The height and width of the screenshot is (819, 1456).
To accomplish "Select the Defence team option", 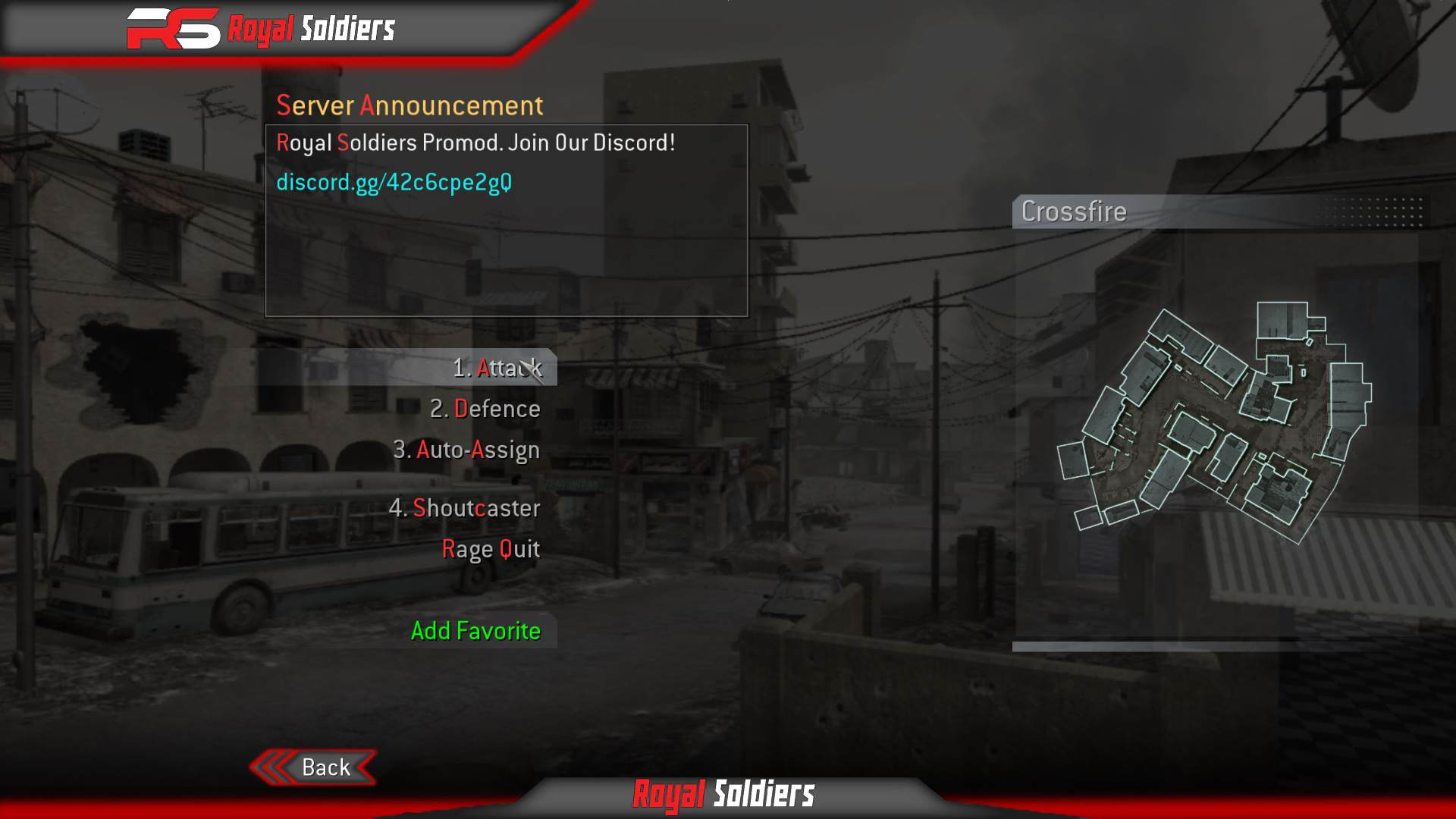I will 485,409.
